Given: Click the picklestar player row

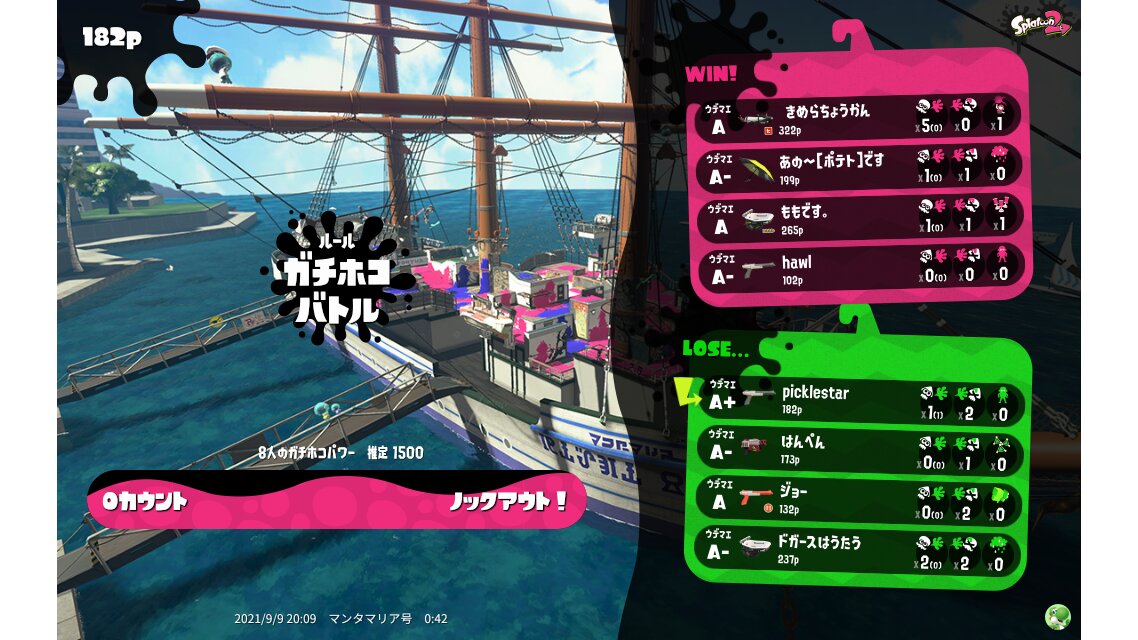Looking at the screenshot, I should 858,400.
